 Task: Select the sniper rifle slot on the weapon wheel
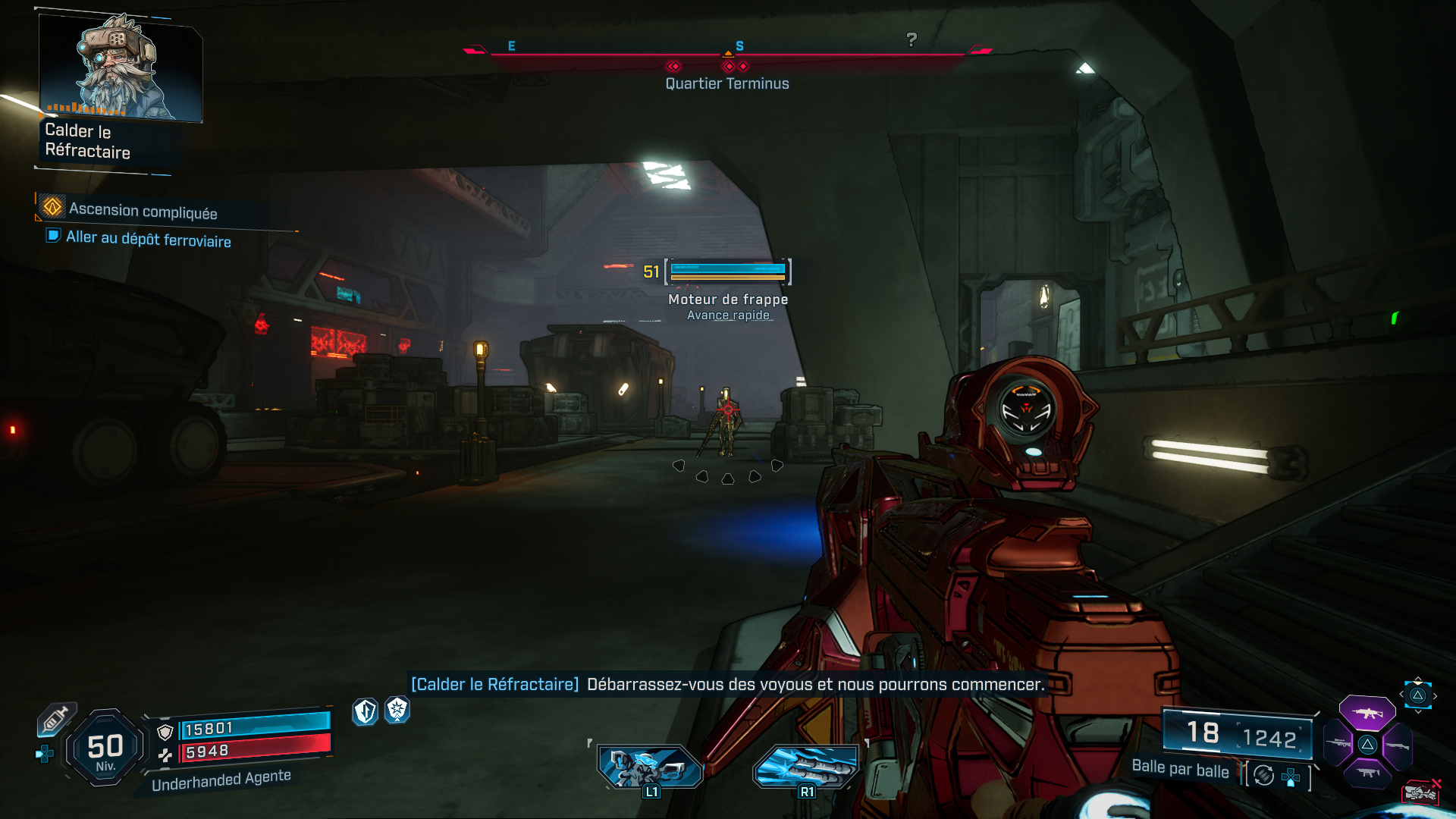(1338, 744)
